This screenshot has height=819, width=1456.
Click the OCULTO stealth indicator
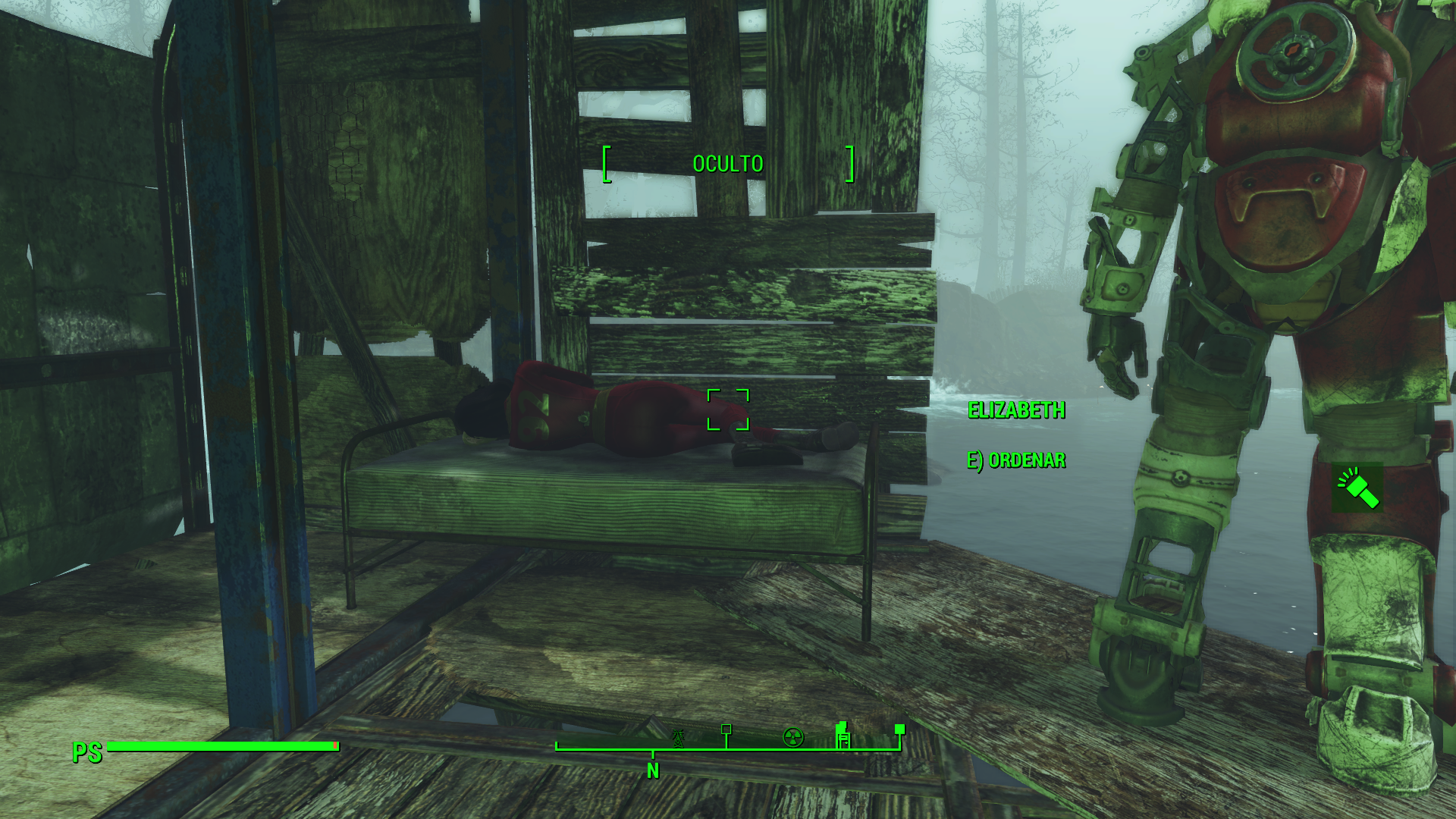point(728,164)
